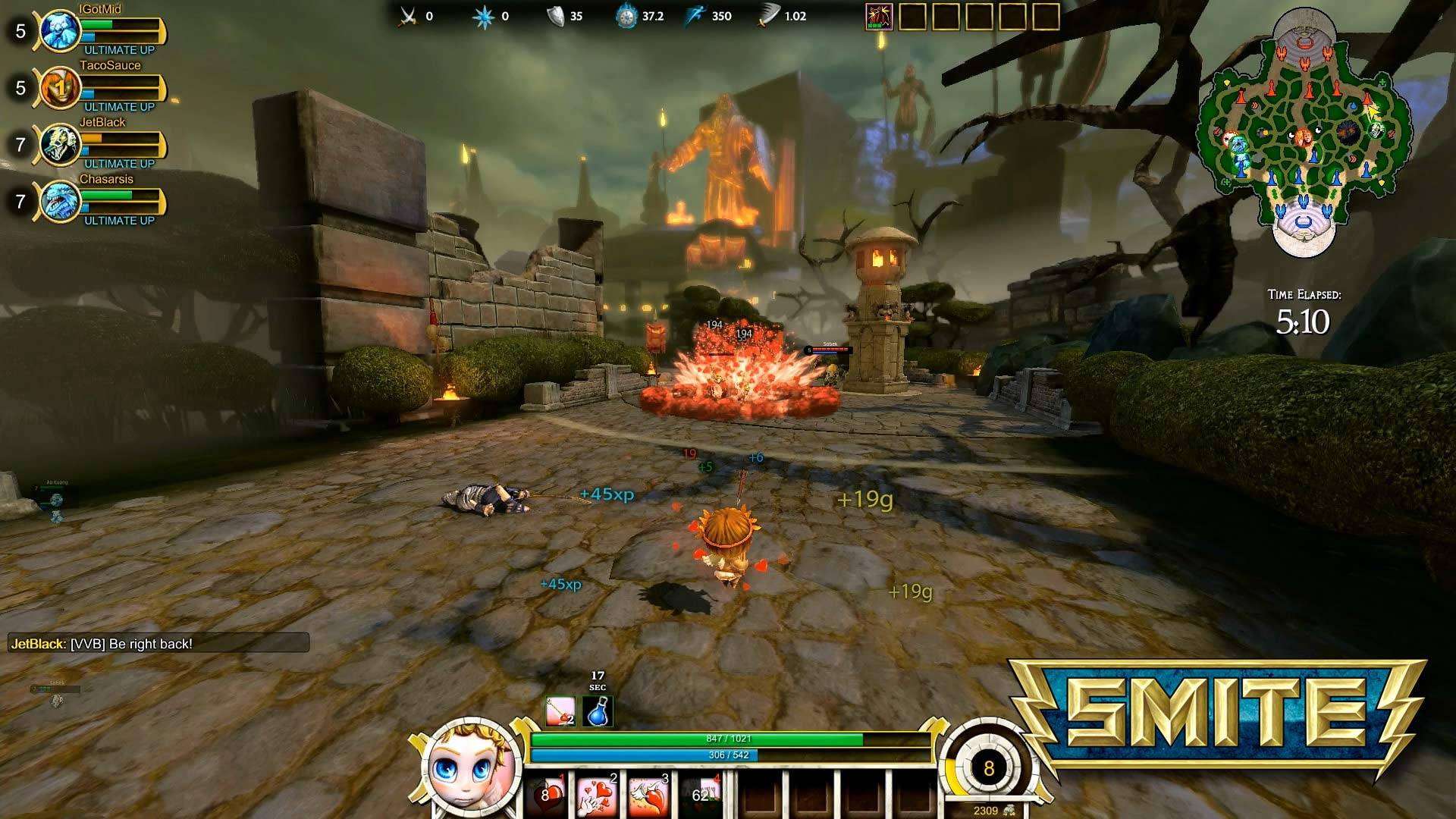The image size is (1456, 819).
Task: Click JetBlack's chat message box
Action: tap(158, 644)
